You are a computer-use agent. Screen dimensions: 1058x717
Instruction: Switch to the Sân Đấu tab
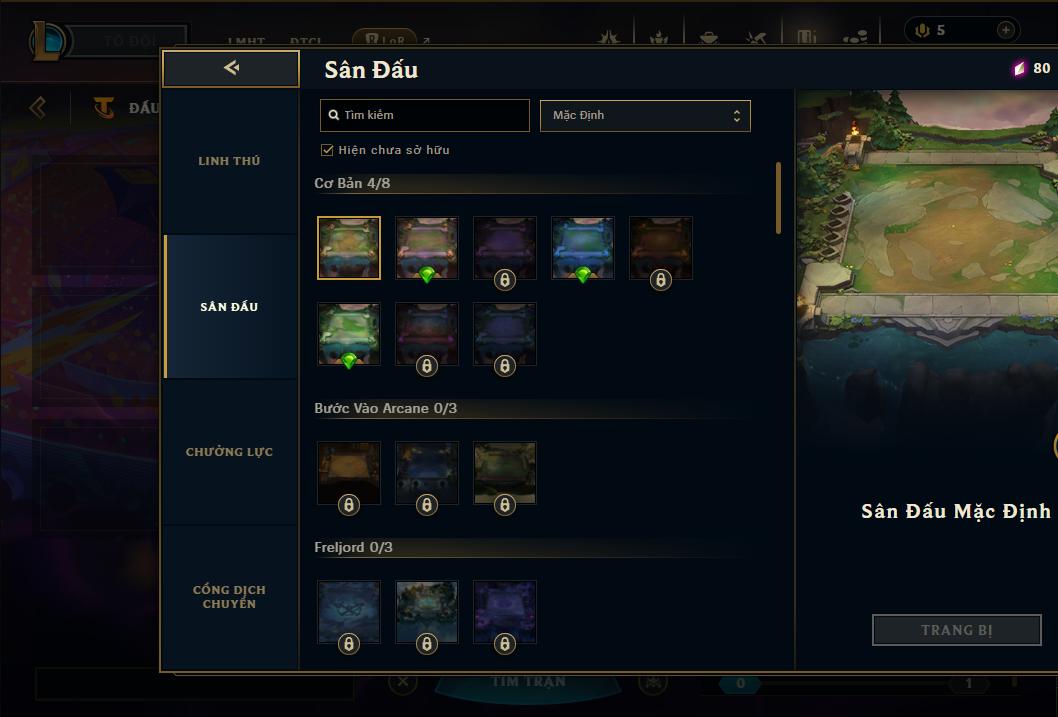229,307
